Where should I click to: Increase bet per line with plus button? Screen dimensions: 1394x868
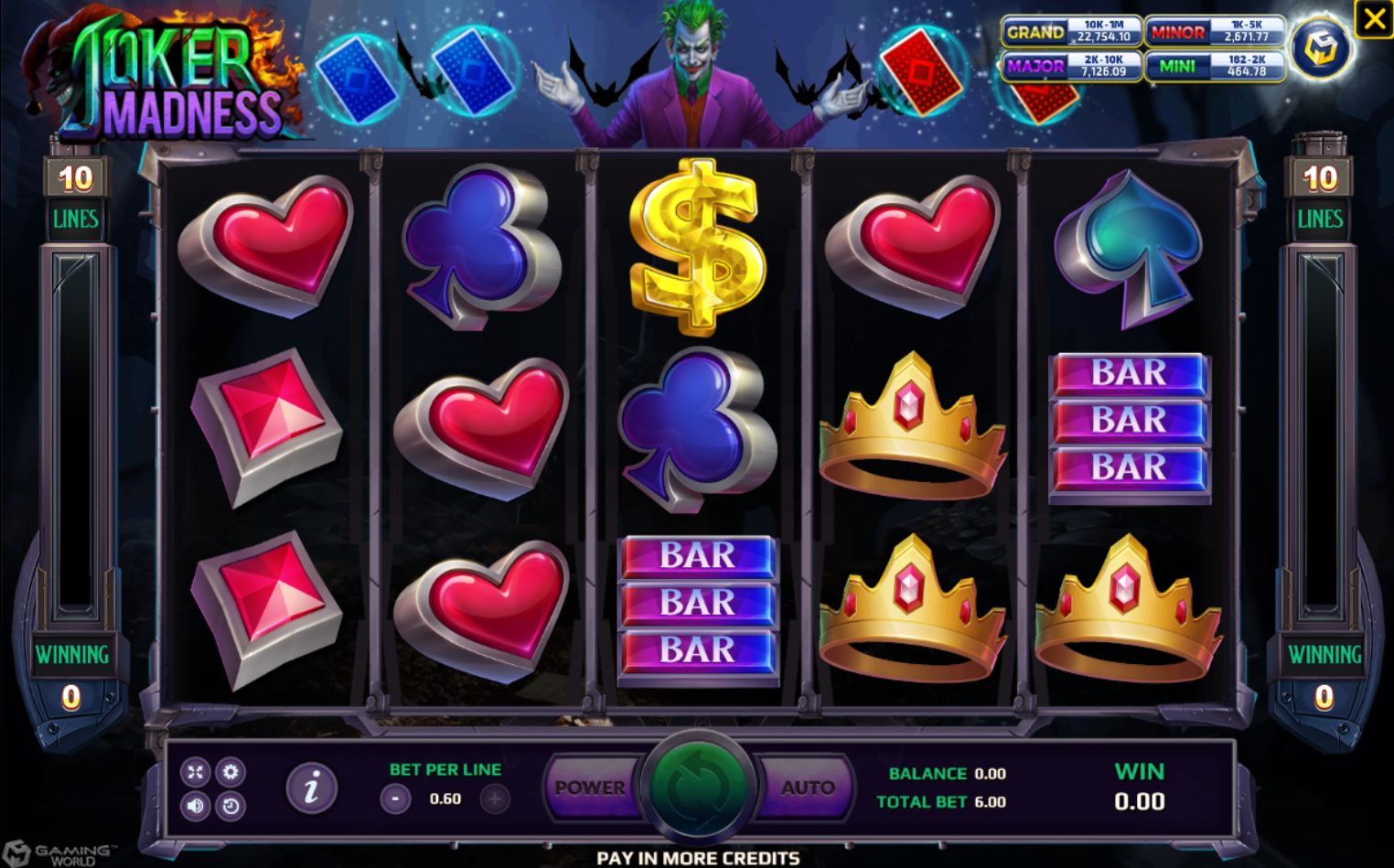[x=494, y=798]
